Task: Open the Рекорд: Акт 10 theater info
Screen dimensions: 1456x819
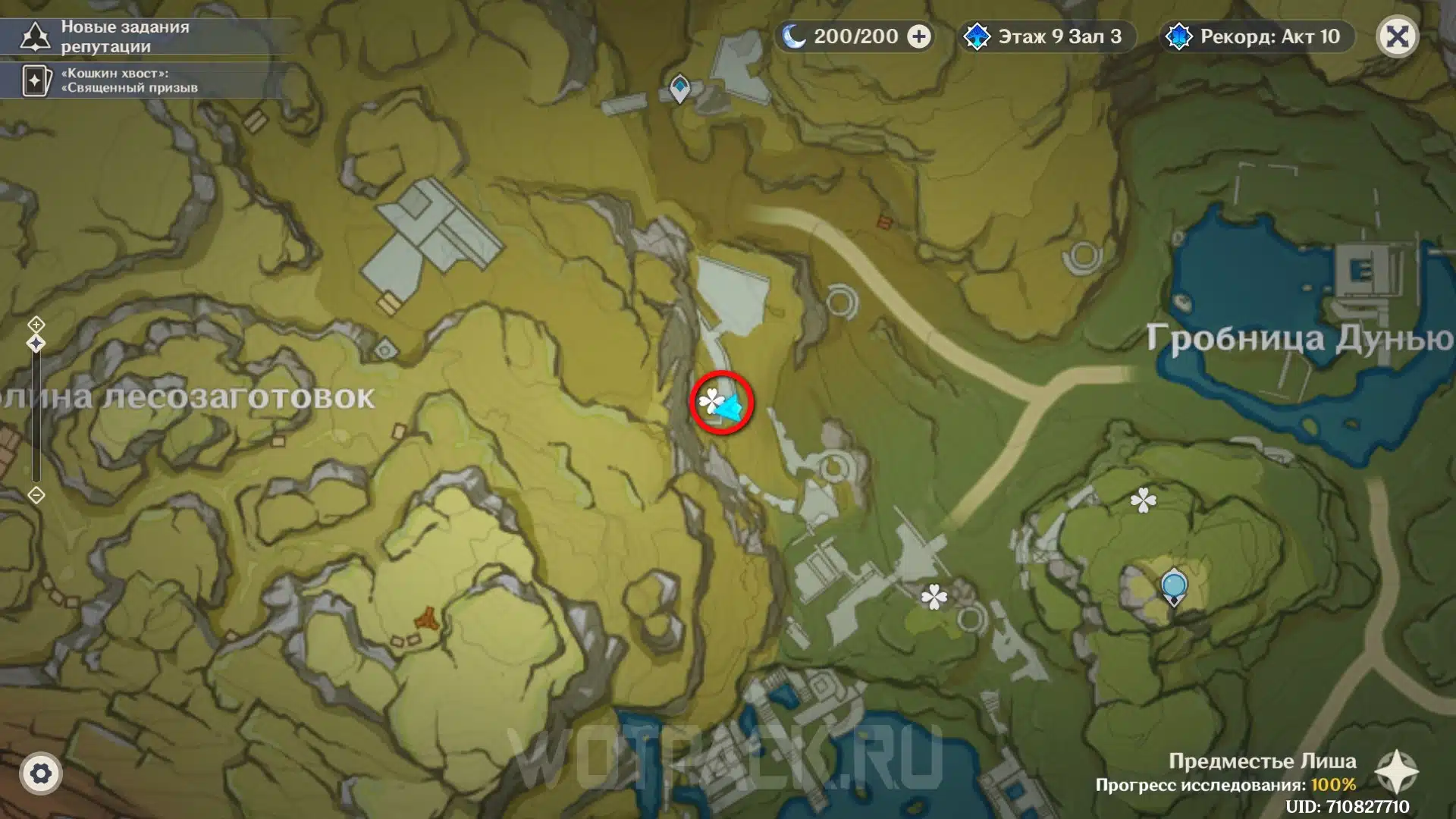Action: point(1257,36)
